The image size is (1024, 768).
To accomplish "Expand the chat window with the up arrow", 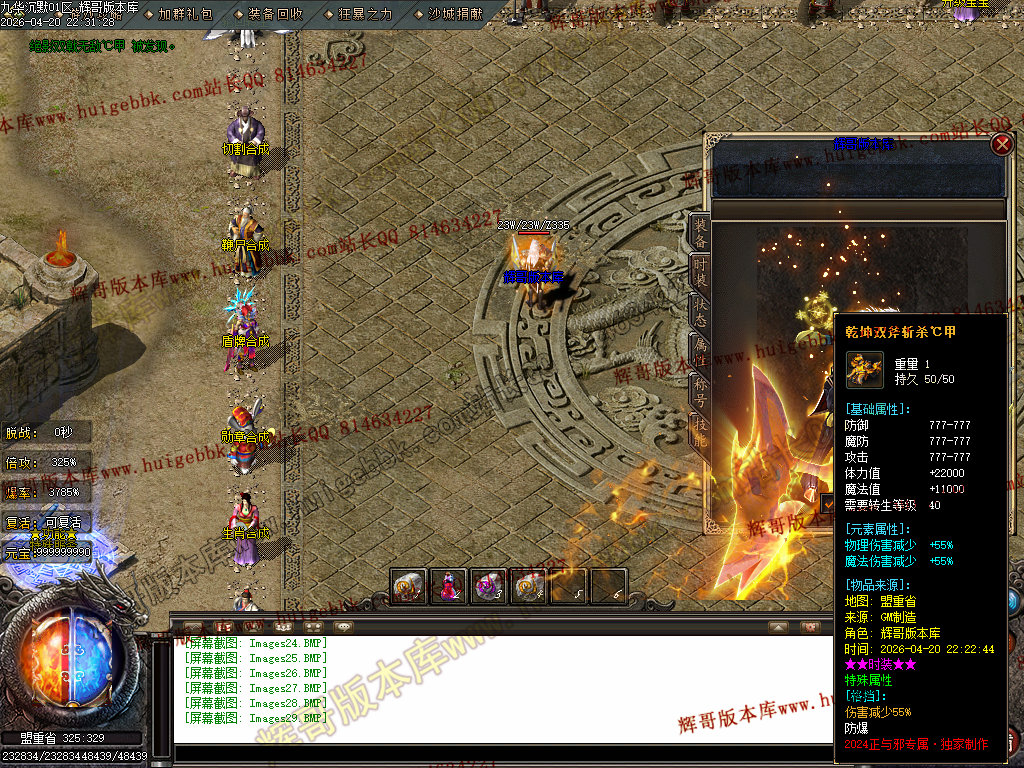I will coord(778,627).
